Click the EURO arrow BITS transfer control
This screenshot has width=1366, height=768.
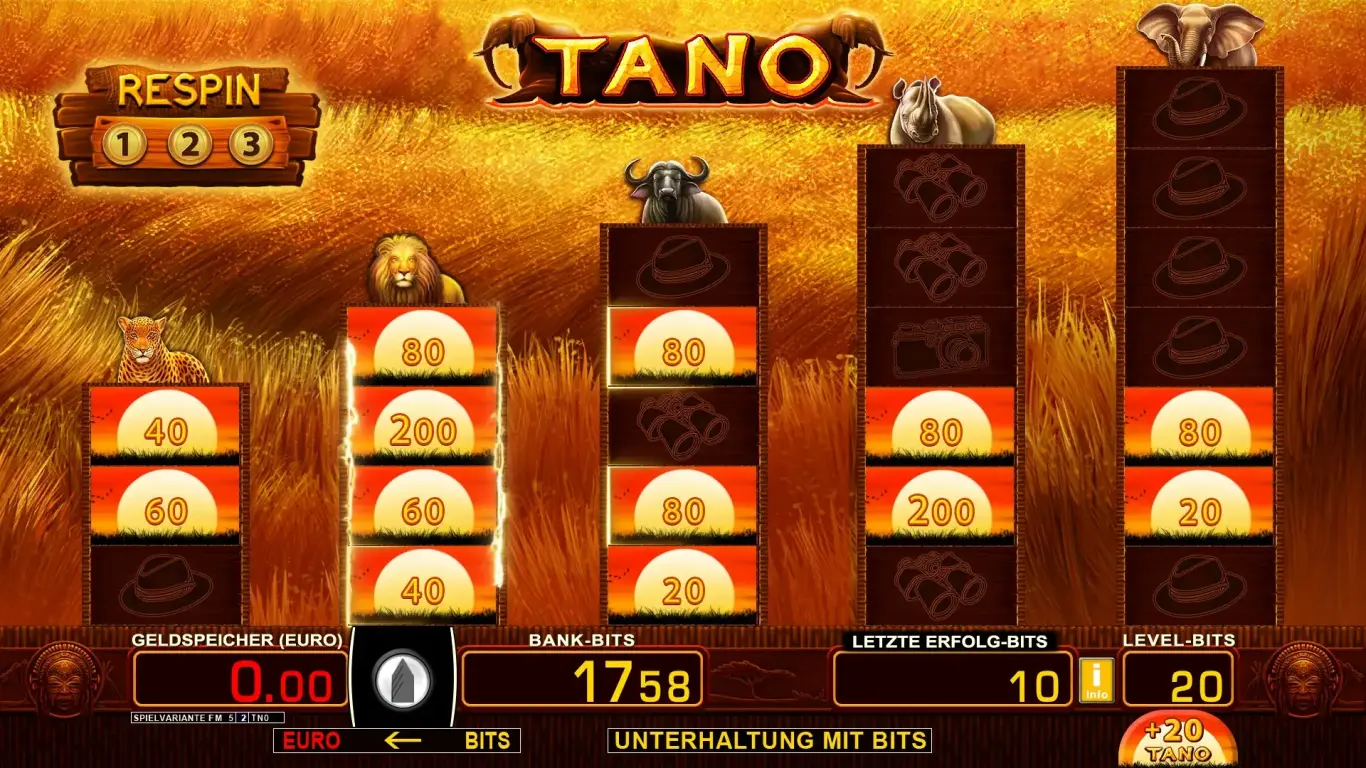tap(395, 741)
